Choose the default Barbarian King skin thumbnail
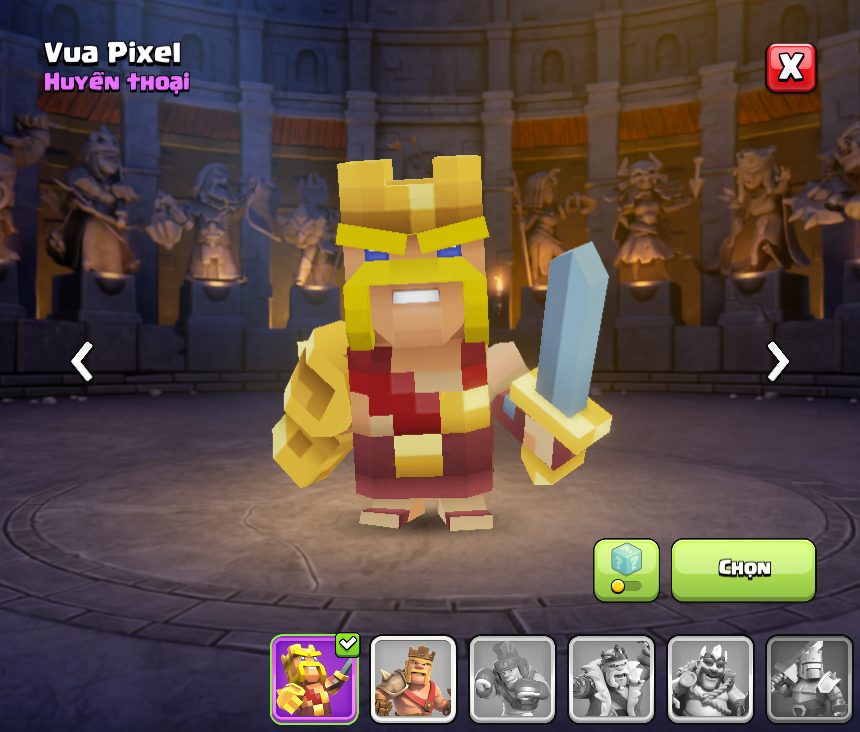 pos(413,678)
